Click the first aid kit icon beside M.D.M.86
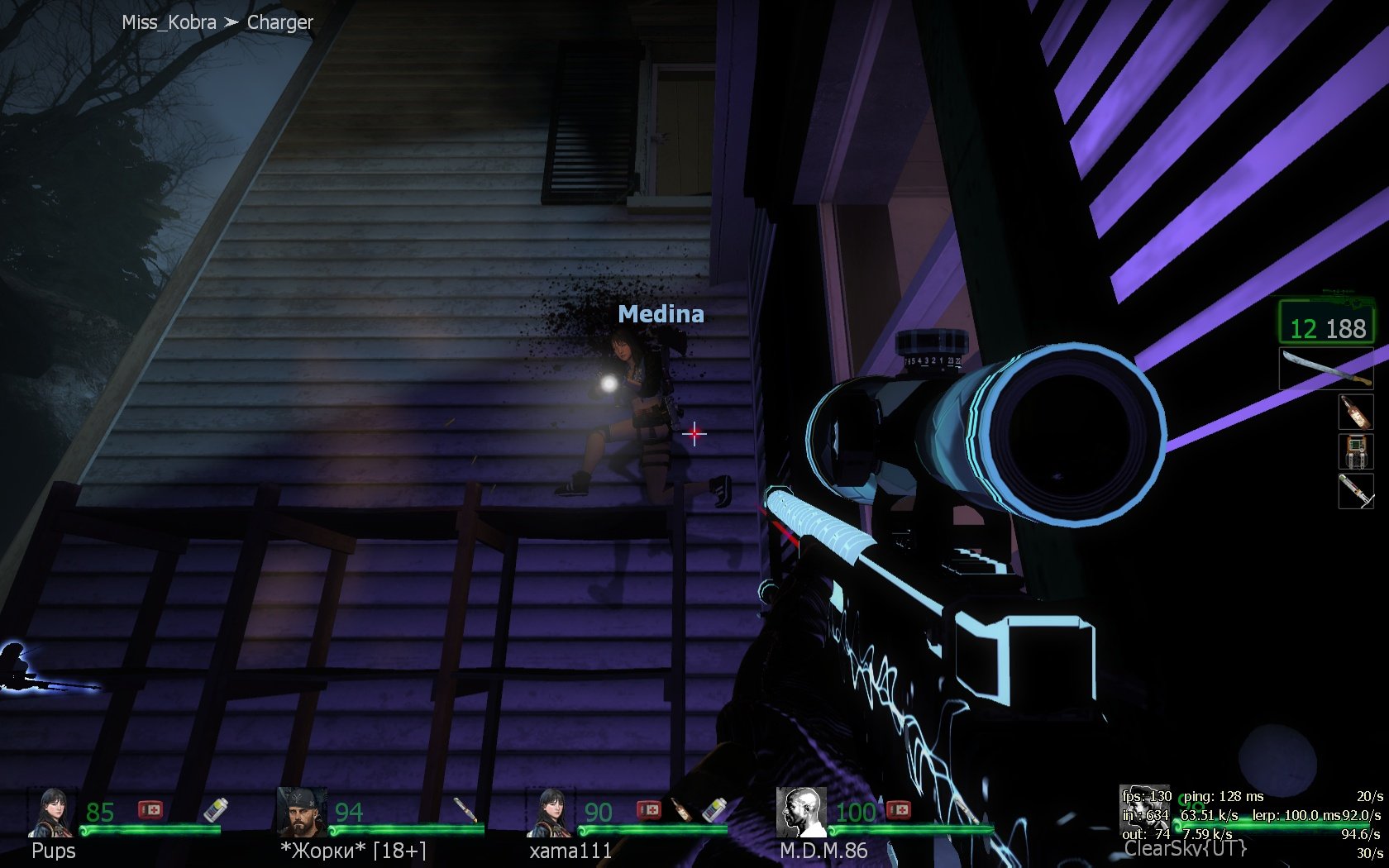 click(898, 810)
